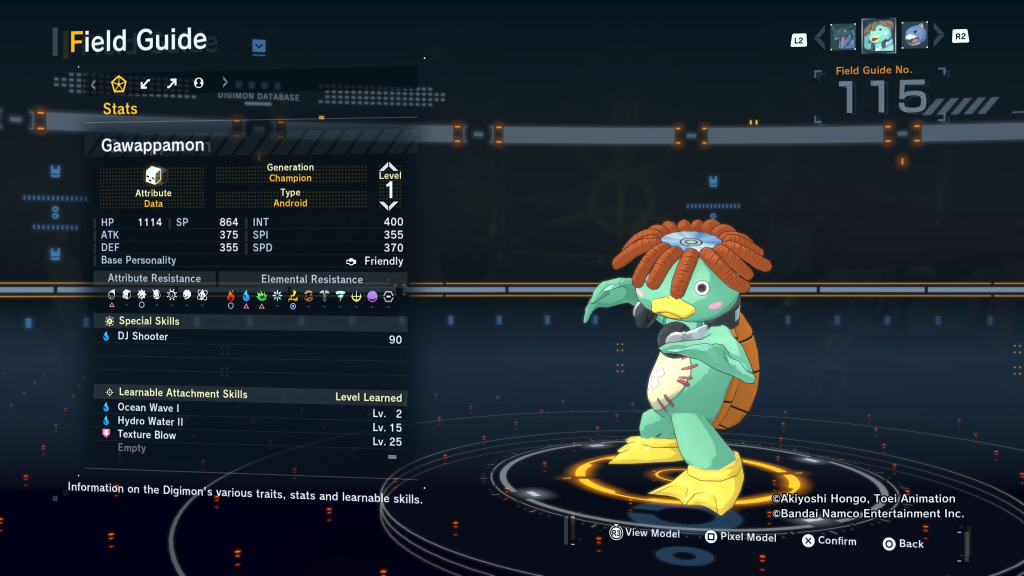Show the profile silhouette tab
The height and width of the screenshot is (576, 1024).
pyautogui.click(x=198, y=84)
